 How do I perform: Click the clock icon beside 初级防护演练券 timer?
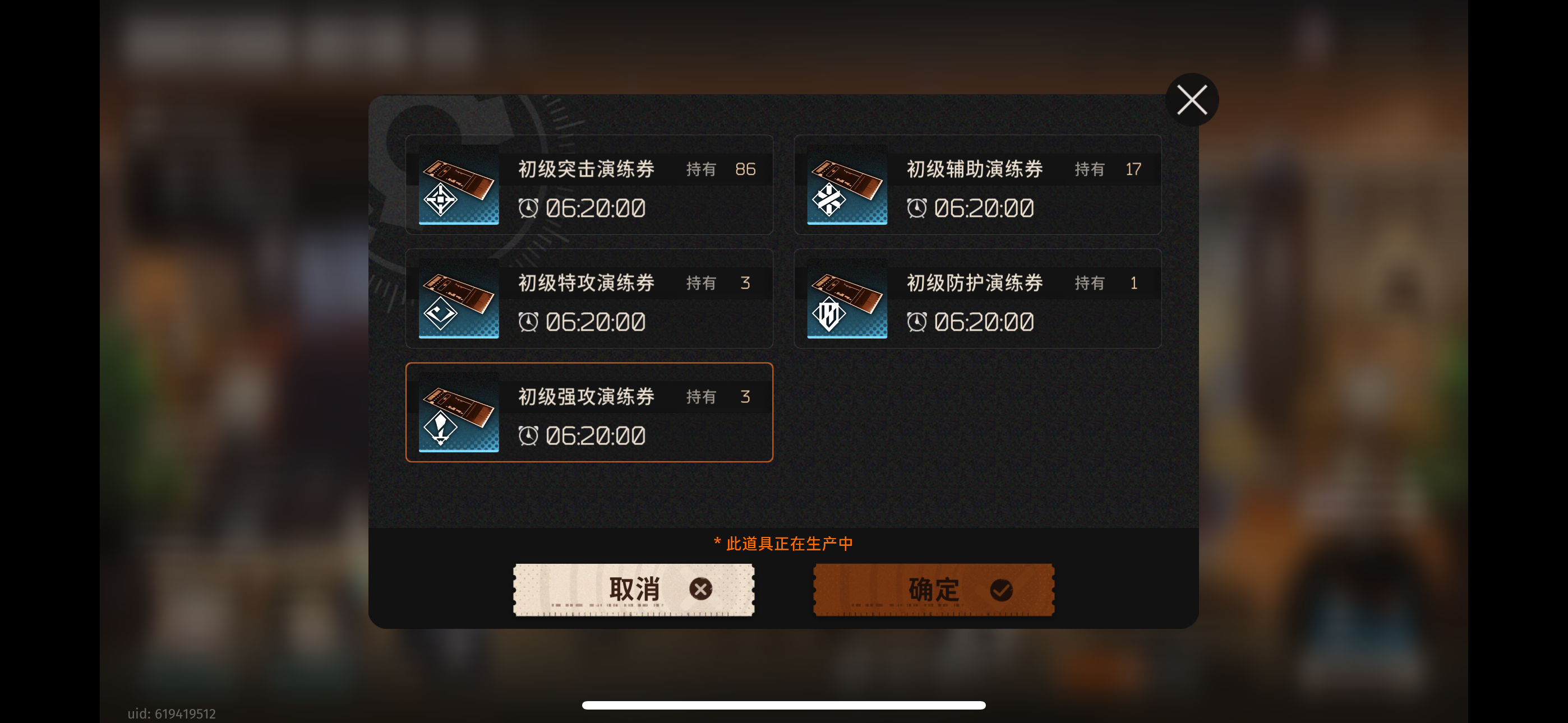[918, 321]
